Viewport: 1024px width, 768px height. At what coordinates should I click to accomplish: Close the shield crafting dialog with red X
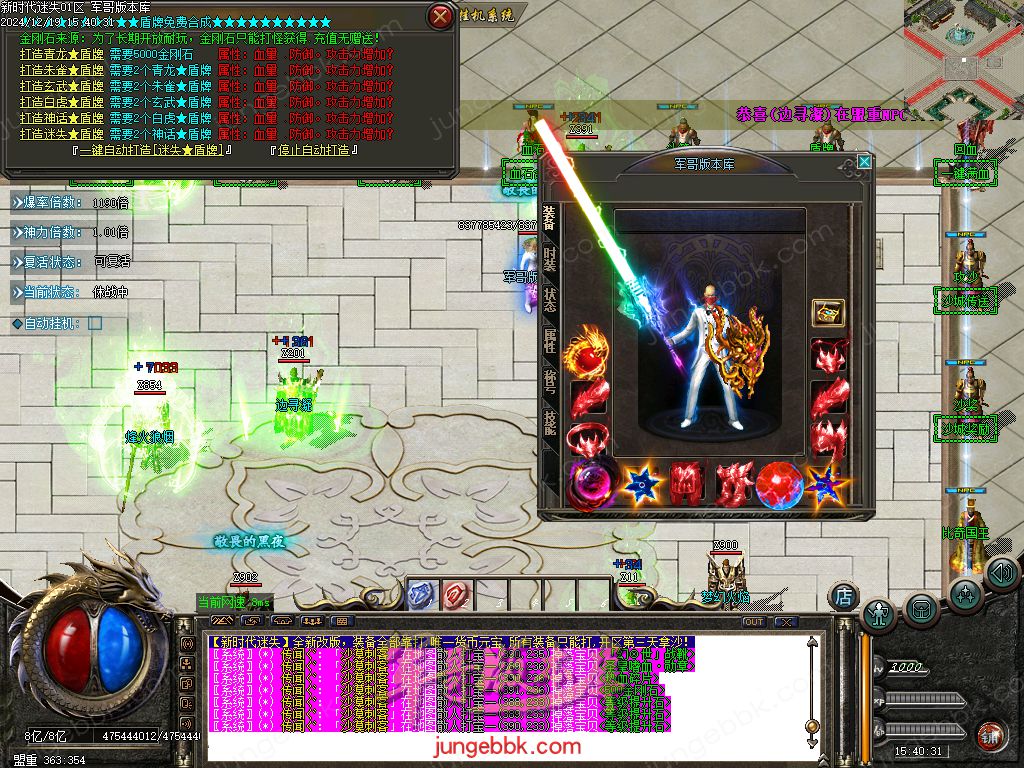tap(440, 16)
